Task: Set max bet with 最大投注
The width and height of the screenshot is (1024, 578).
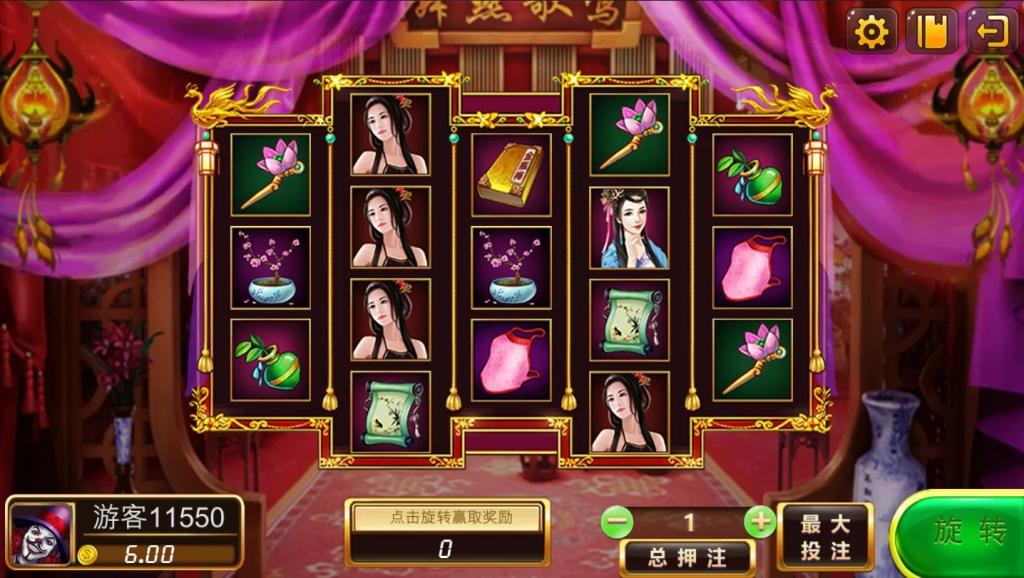Action: tap(825, 537)
